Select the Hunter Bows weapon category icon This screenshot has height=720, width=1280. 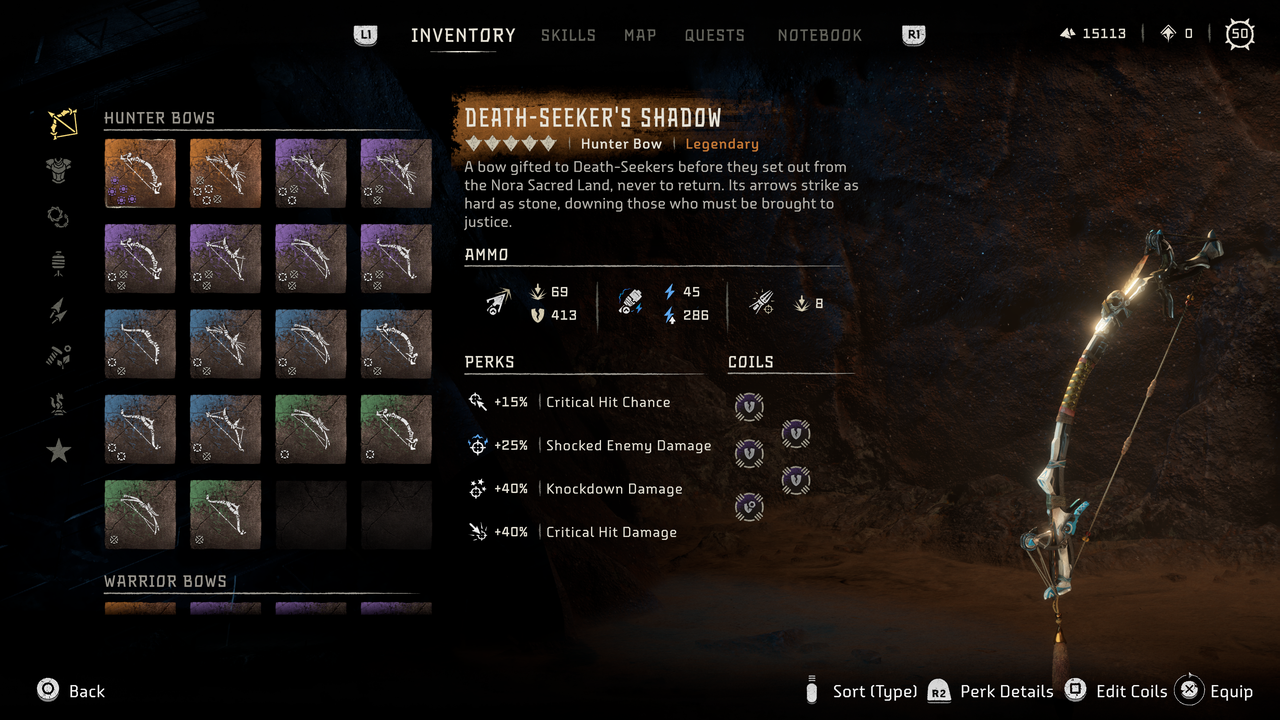tap(57, 122)
